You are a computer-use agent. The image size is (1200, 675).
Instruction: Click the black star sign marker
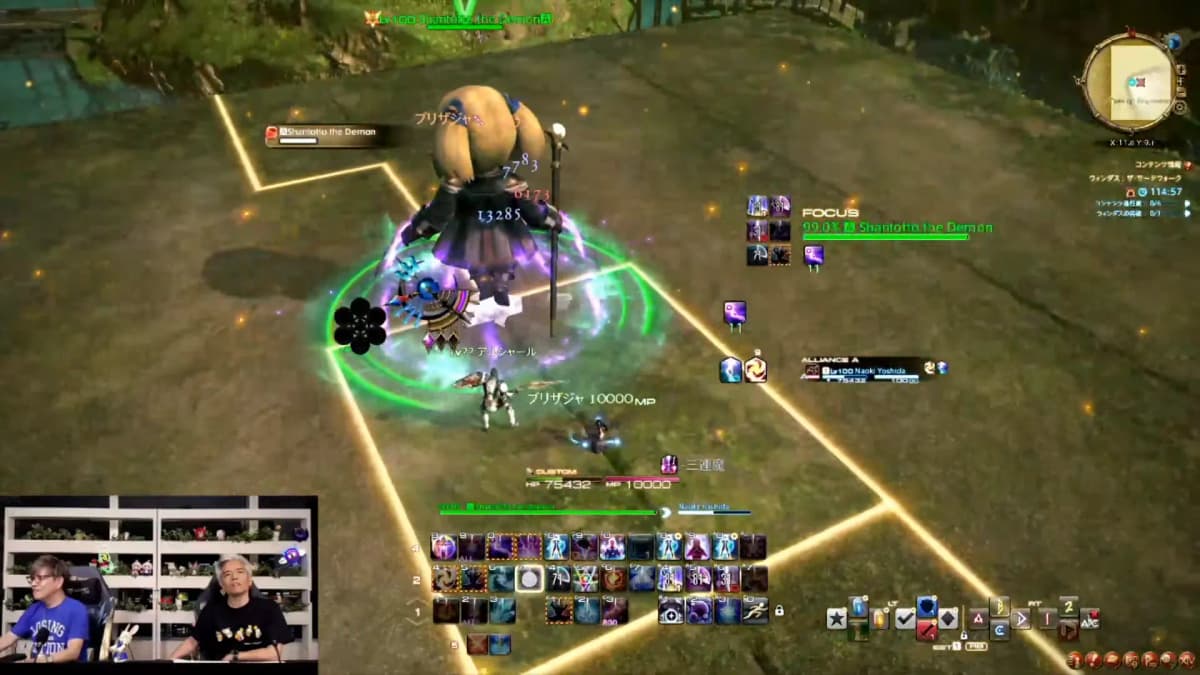[x=836, y=619]
